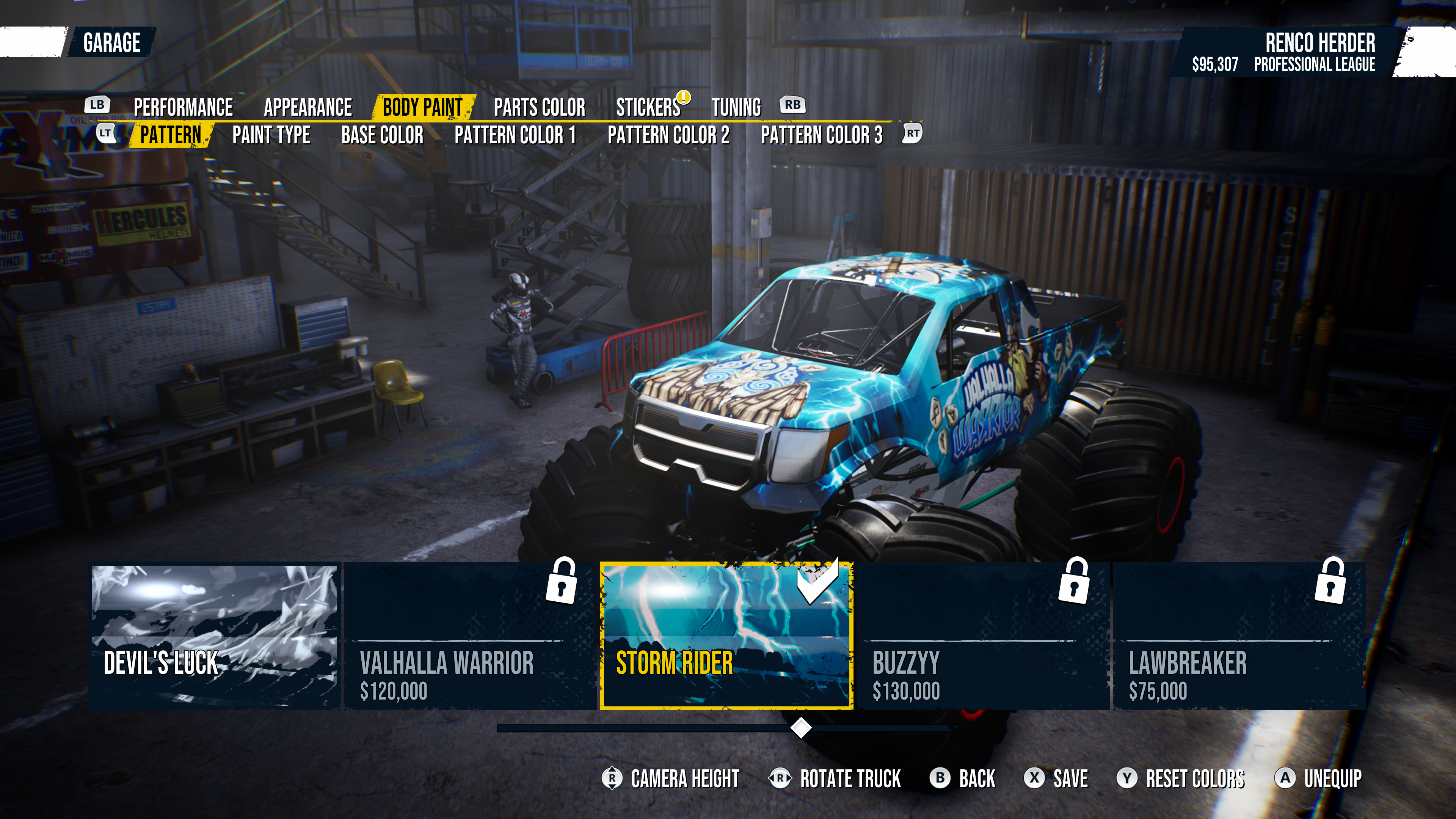1456x819 pixels.
Task: Open the Stickers tab
Action: 648,107
